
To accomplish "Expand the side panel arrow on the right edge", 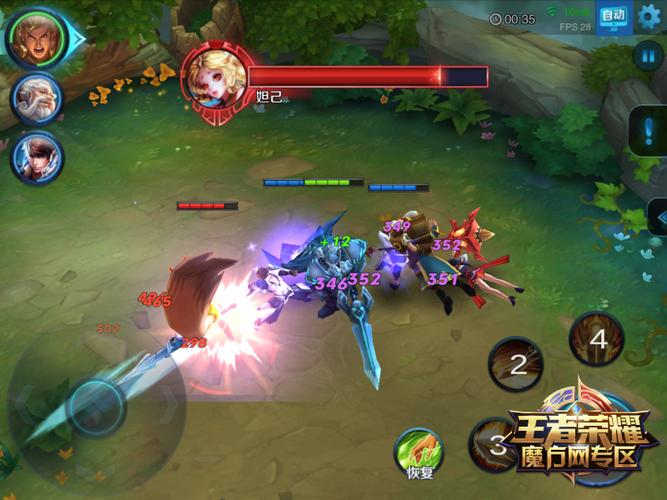I will click(x=657, y=215).
